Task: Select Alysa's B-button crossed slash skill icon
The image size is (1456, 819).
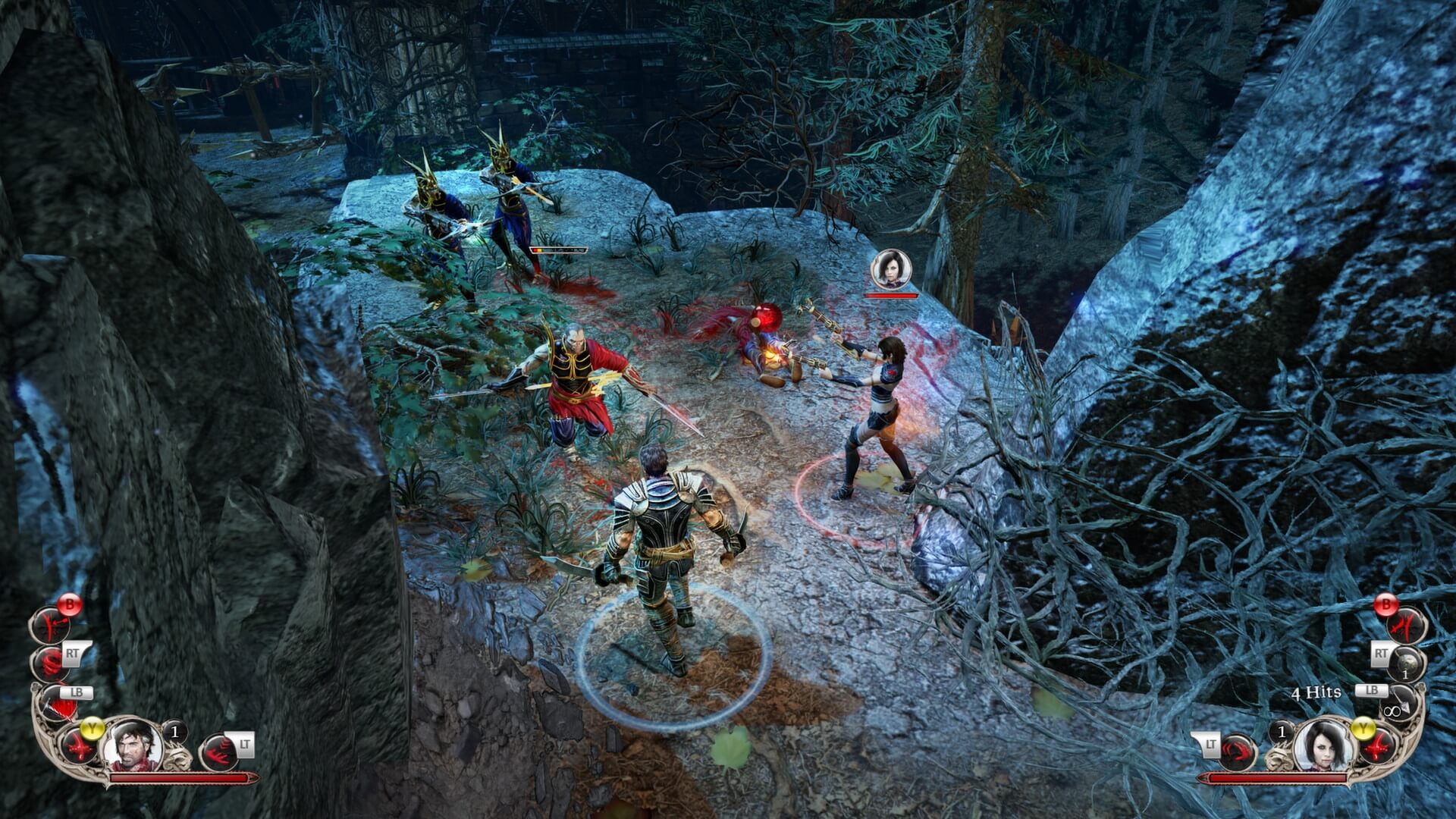Action: tap(1405, 627)
